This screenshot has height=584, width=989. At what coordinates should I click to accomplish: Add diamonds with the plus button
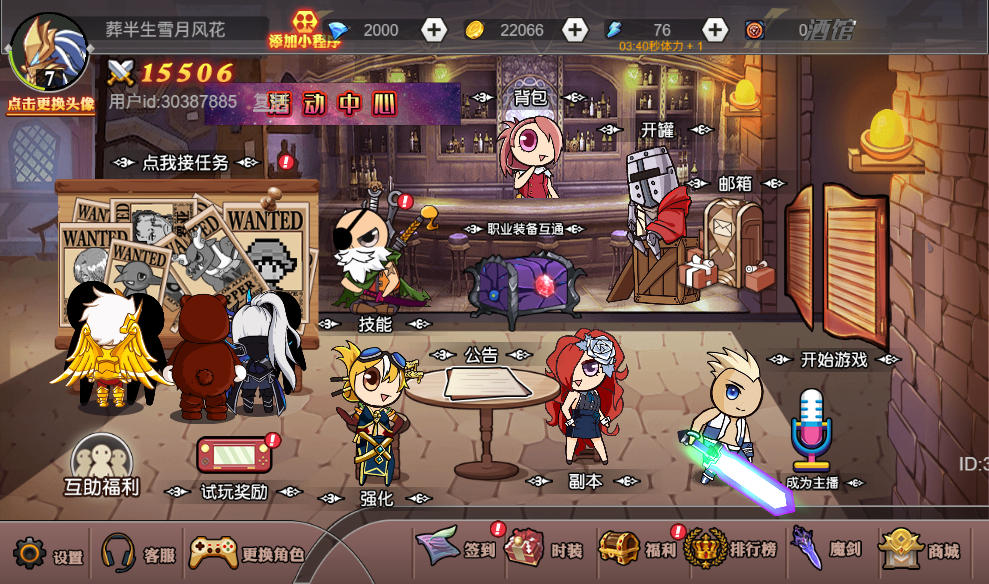433,30
